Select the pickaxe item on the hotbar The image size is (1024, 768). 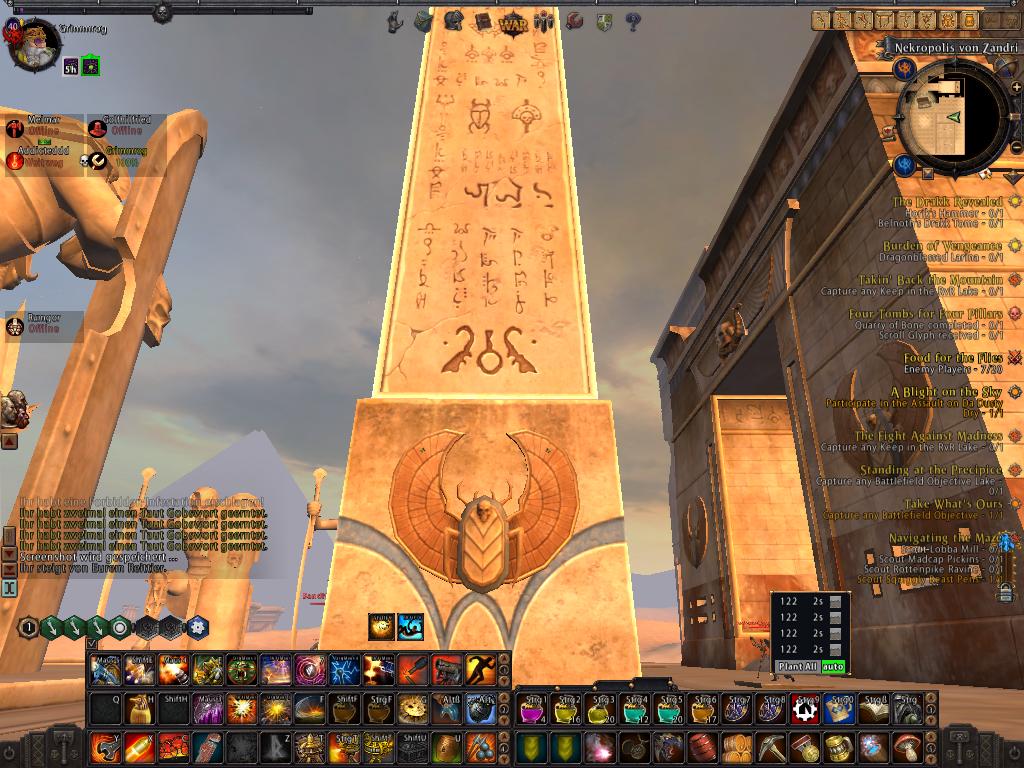[x=771, y=747]
